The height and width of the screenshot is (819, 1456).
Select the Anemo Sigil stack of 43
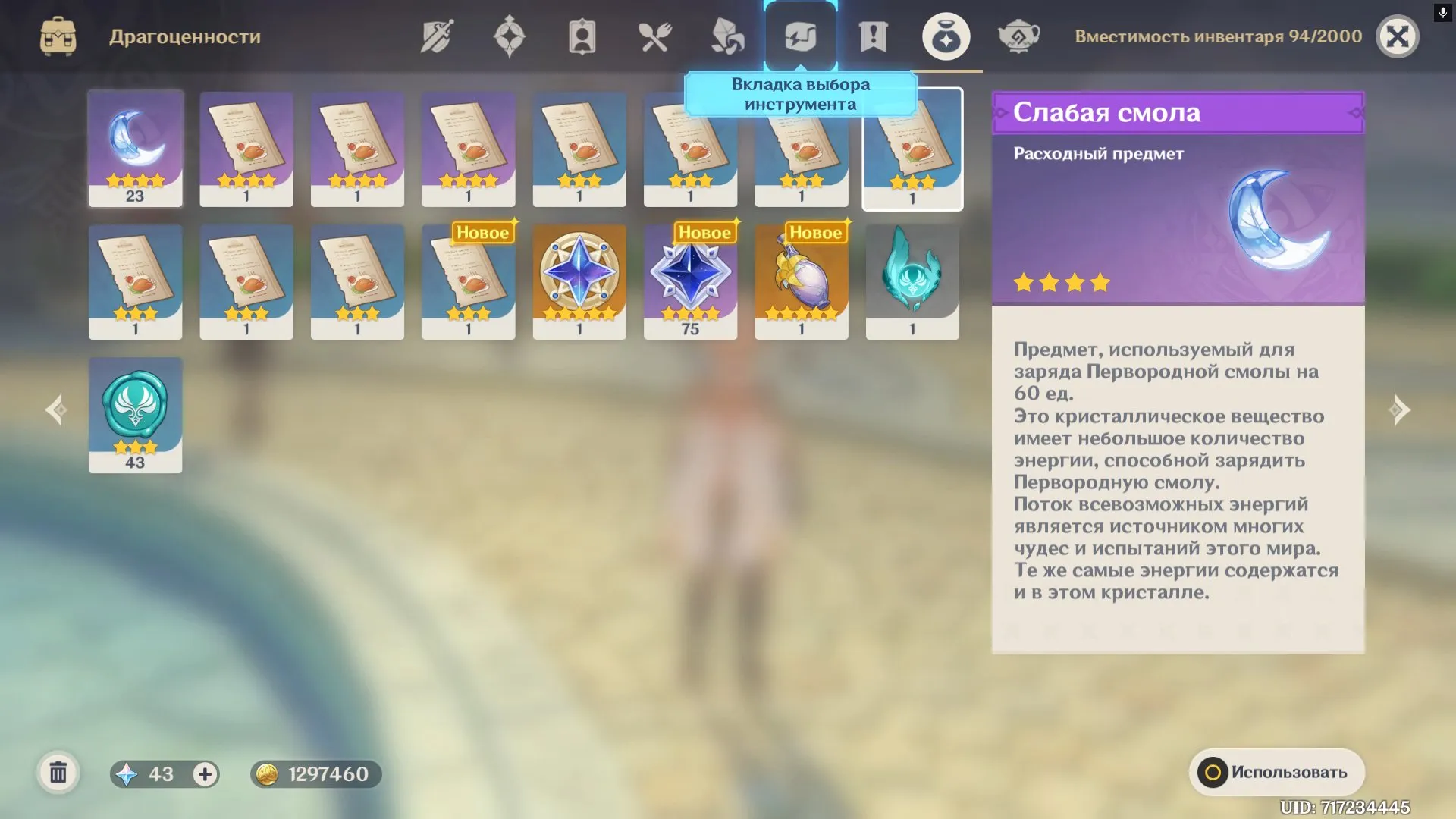[135, 415]
